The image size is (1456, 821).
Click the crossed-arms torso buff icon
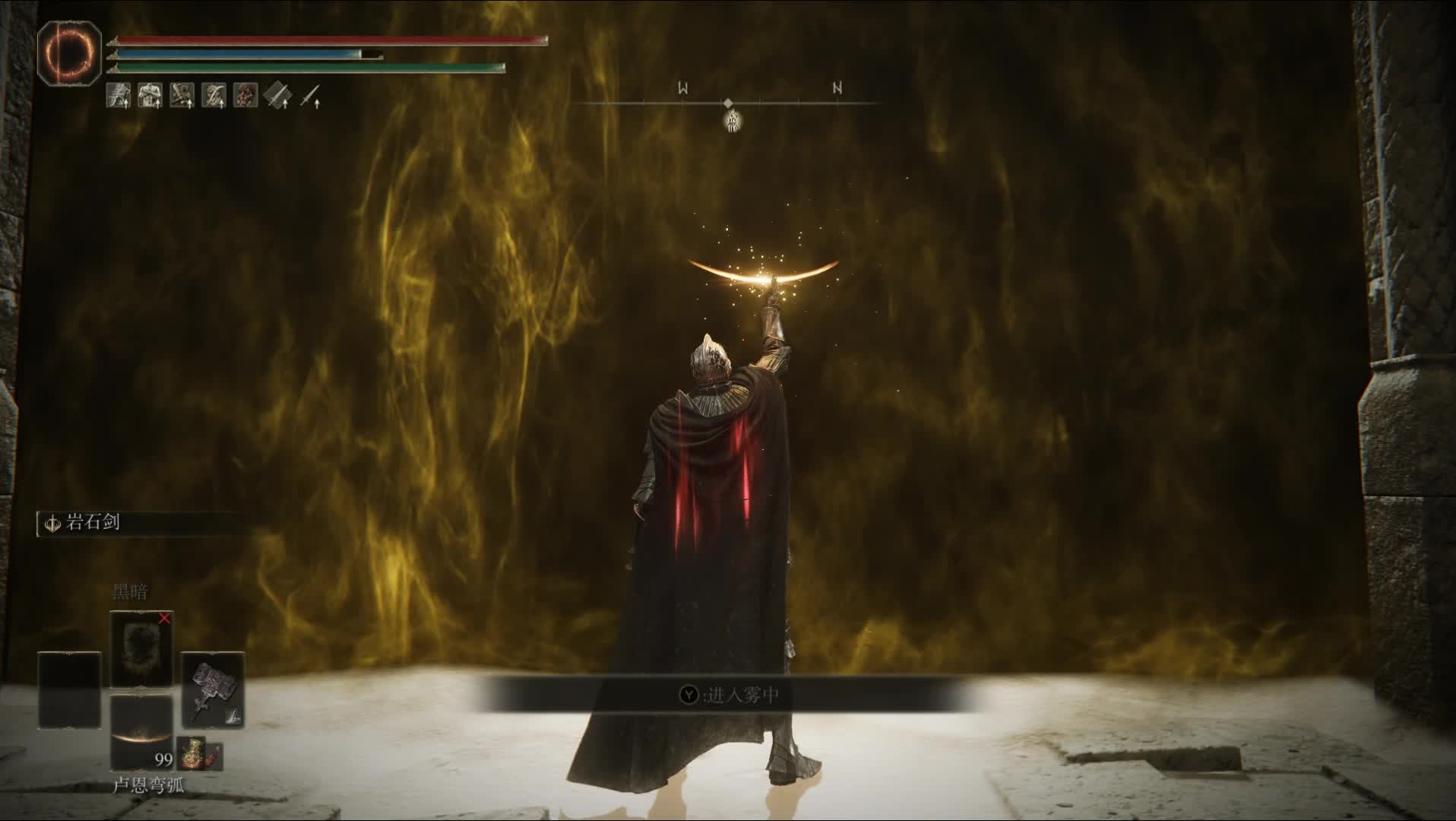point(150,95)
